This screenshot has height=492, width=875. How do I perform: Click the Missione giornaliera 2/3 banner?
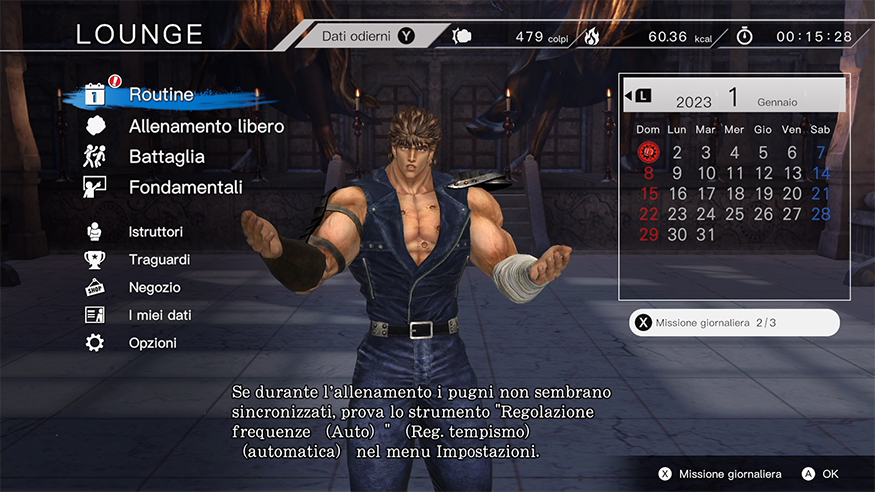(x=734, y=323)
